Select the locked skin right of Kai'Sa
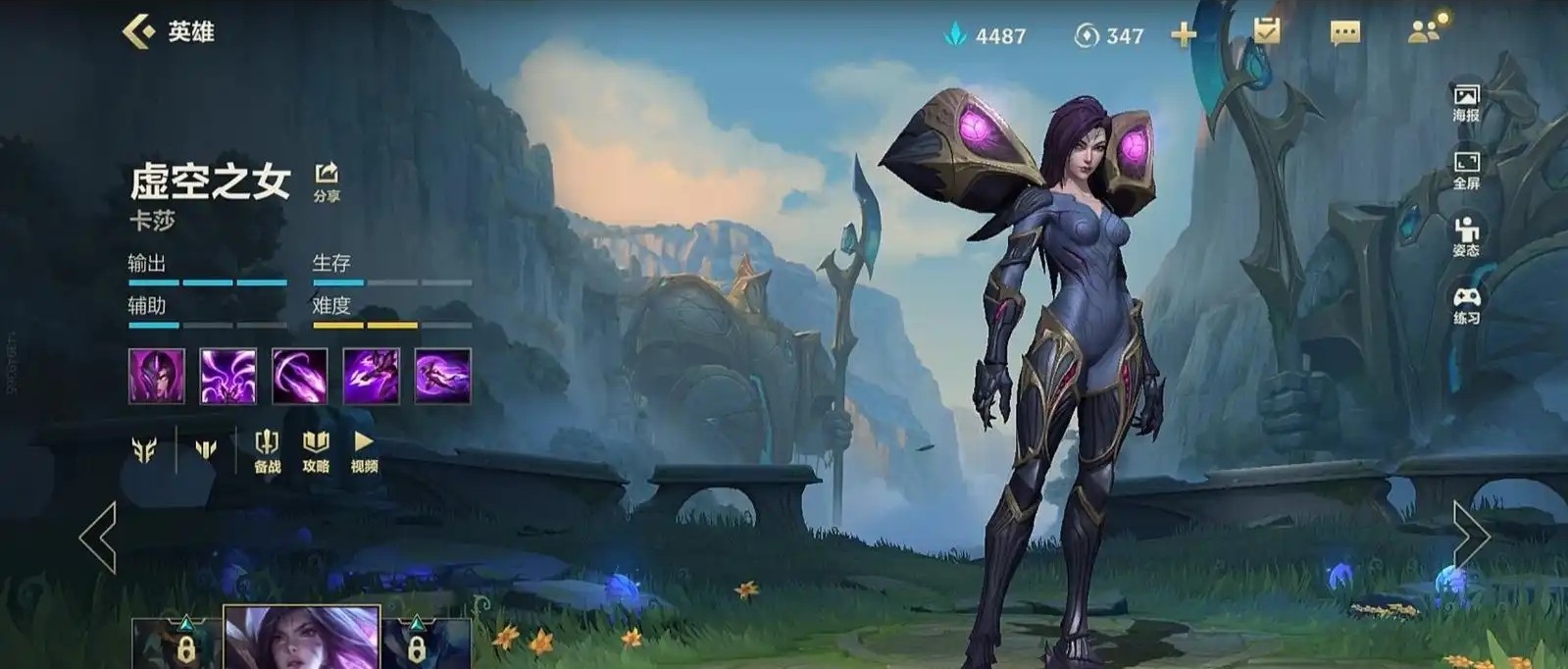The width and height of the screenshot is (1568, 669). [426, 643]
